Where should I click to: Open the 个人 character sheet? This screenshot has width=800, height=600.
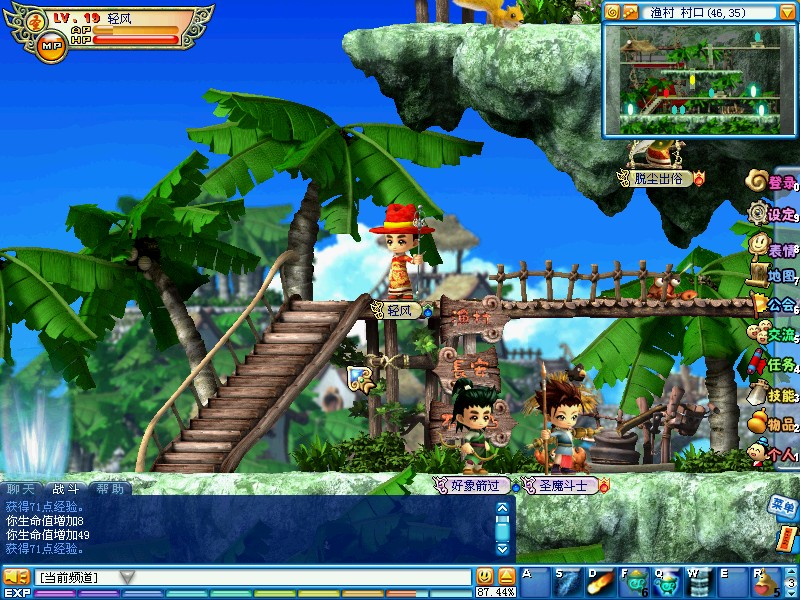point(775,454)
